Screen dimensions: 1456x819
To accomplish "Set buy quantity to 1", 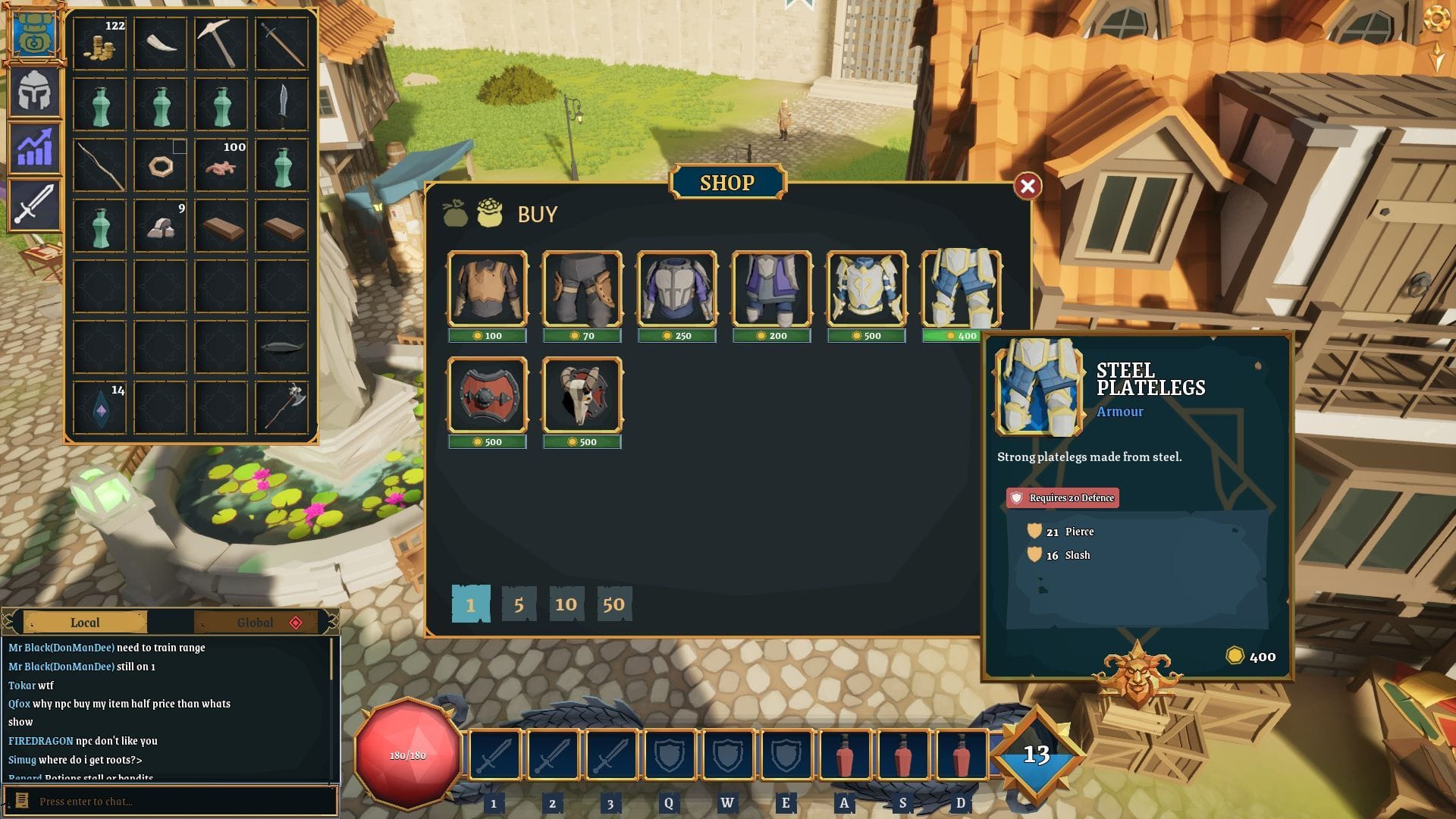I will pyautogui.click(x=471, y=604).
